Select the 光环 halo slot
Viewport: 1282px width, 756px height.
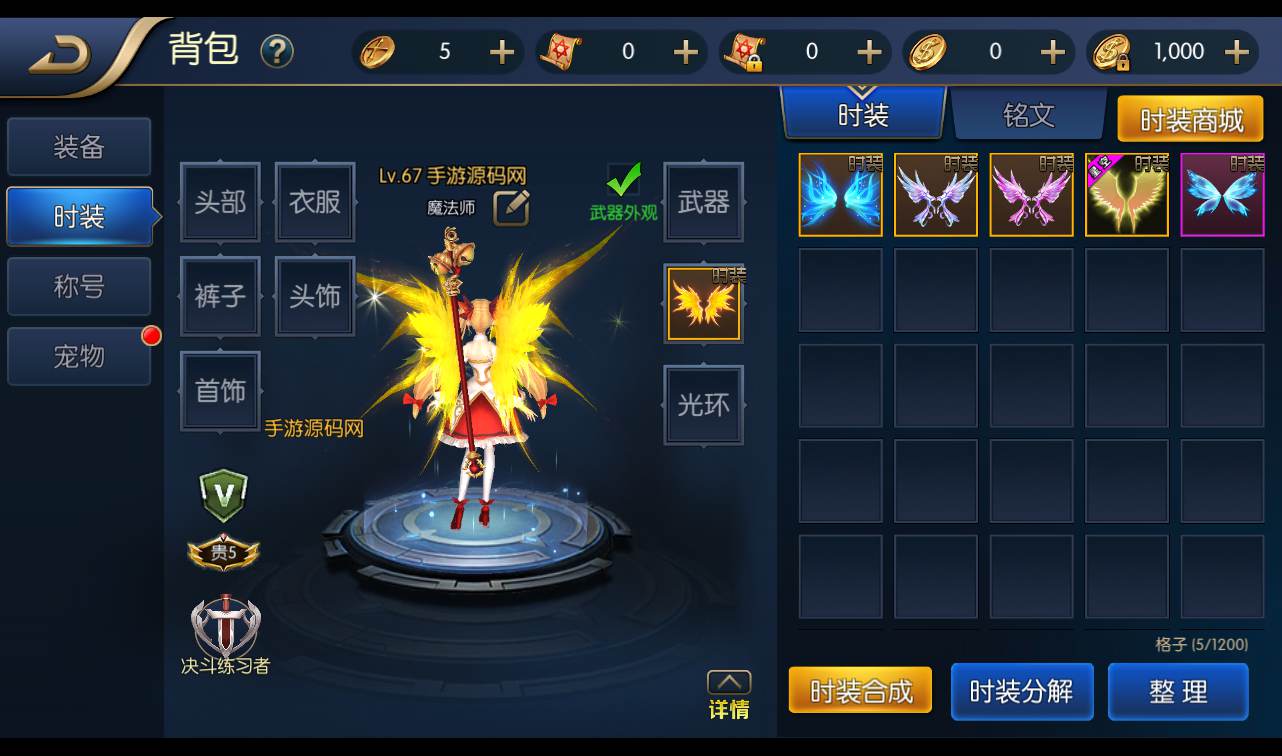pos(703,407)
